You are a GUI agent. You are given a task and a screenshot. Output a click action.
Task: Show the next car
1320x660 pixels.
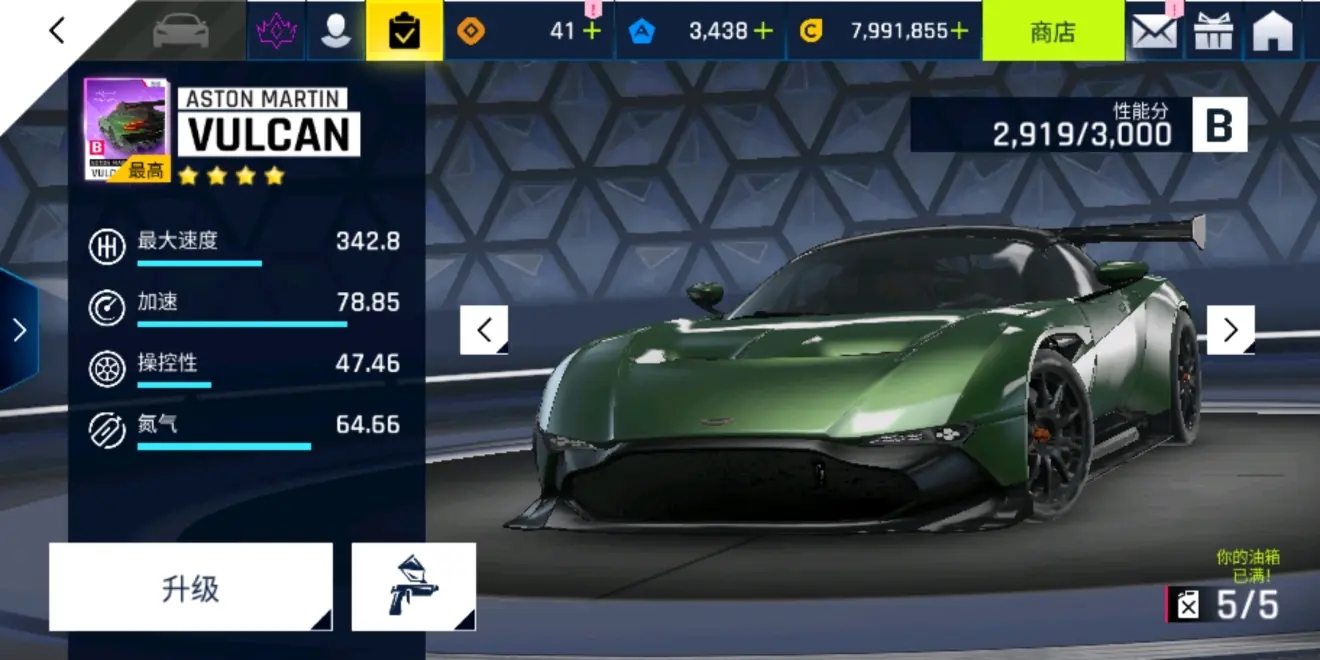click(1230, 330)
